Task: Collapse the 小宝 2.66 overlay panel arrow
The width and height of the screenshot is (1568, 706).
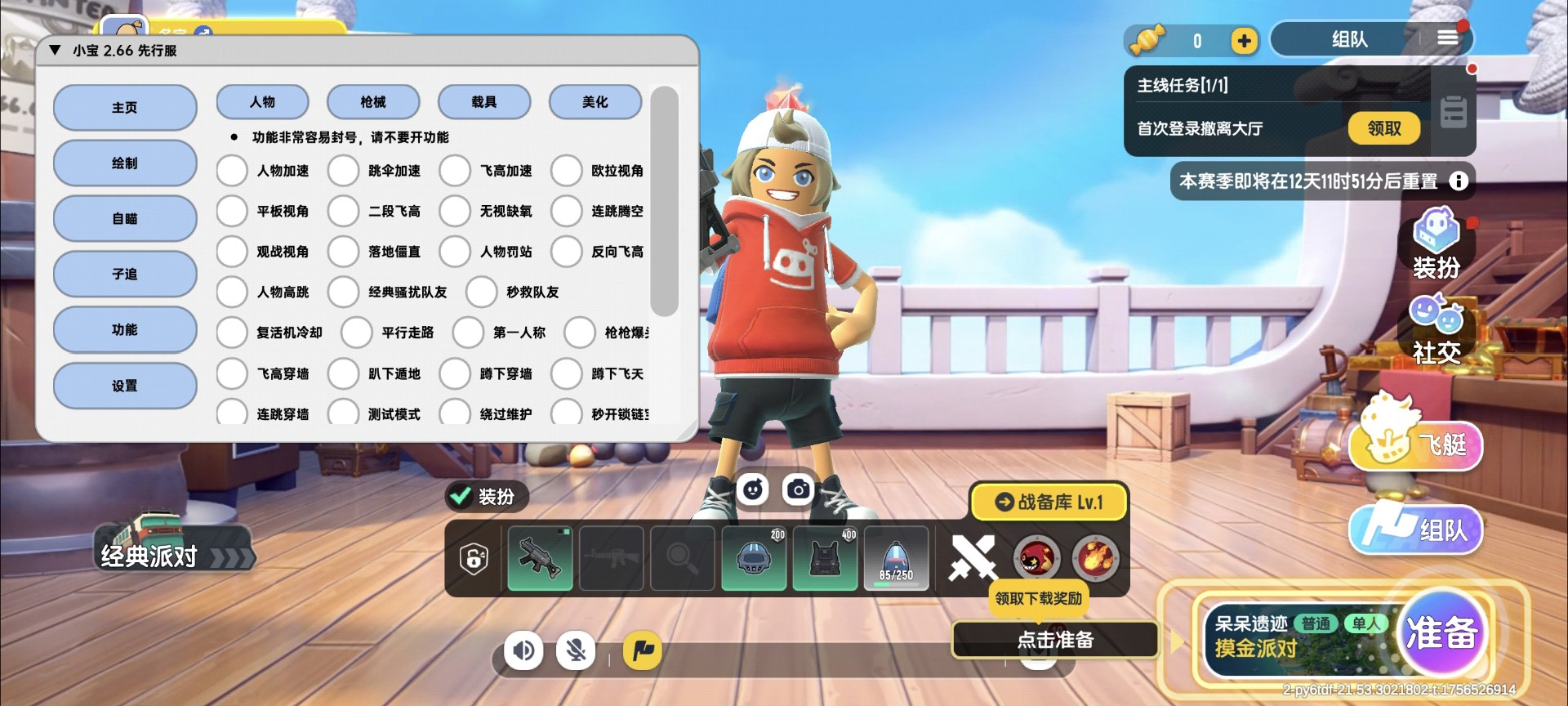Action: 56,51
